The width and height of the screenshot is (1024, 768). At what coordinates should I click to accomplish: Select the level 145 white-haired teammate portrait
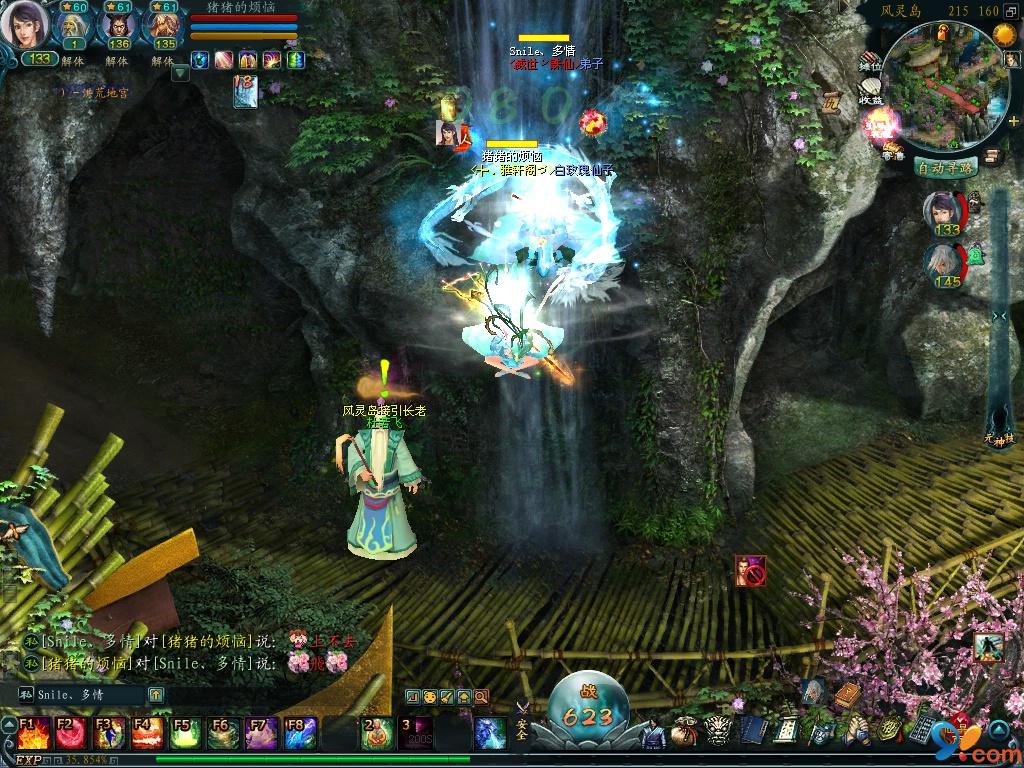[945, 266]
